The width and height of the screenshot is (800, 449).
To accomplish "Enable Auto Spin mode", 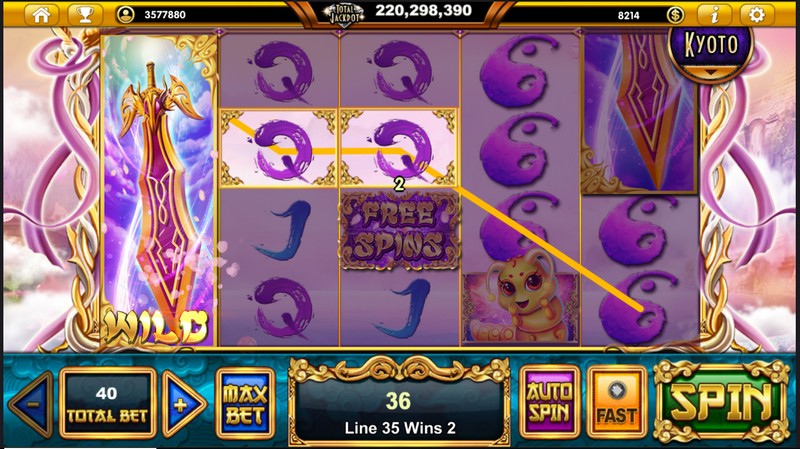I will [549, 401].
